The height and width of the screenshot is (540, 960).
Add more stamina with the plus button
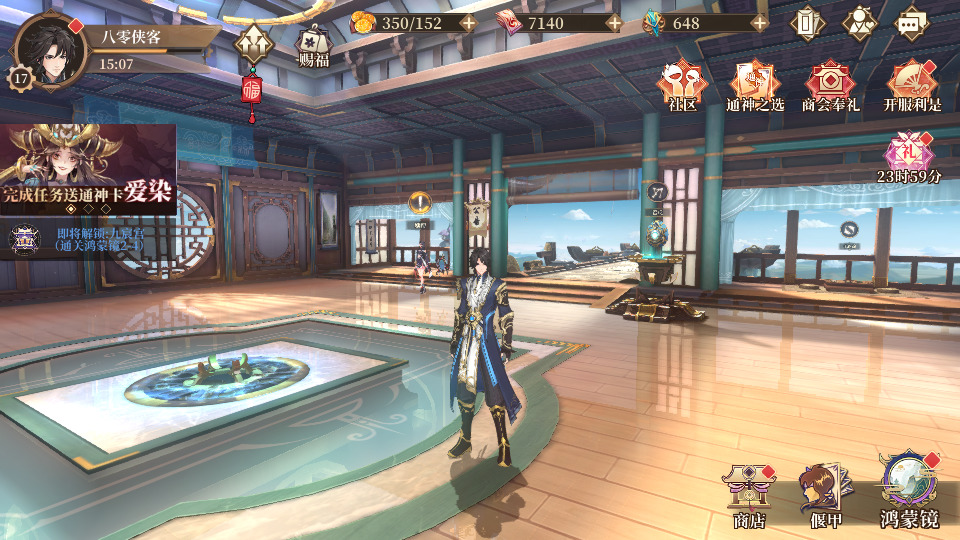(467, 22)
